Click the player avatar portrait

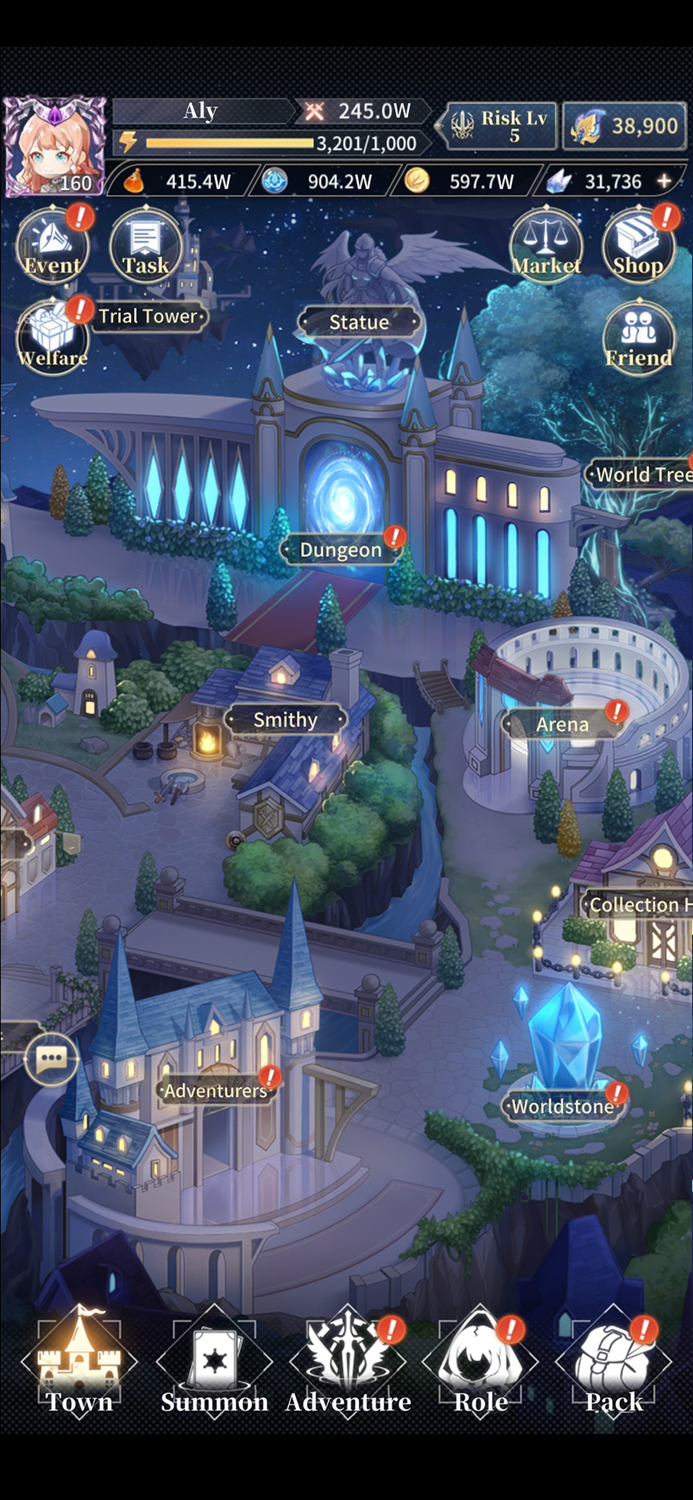pos(54,147)
